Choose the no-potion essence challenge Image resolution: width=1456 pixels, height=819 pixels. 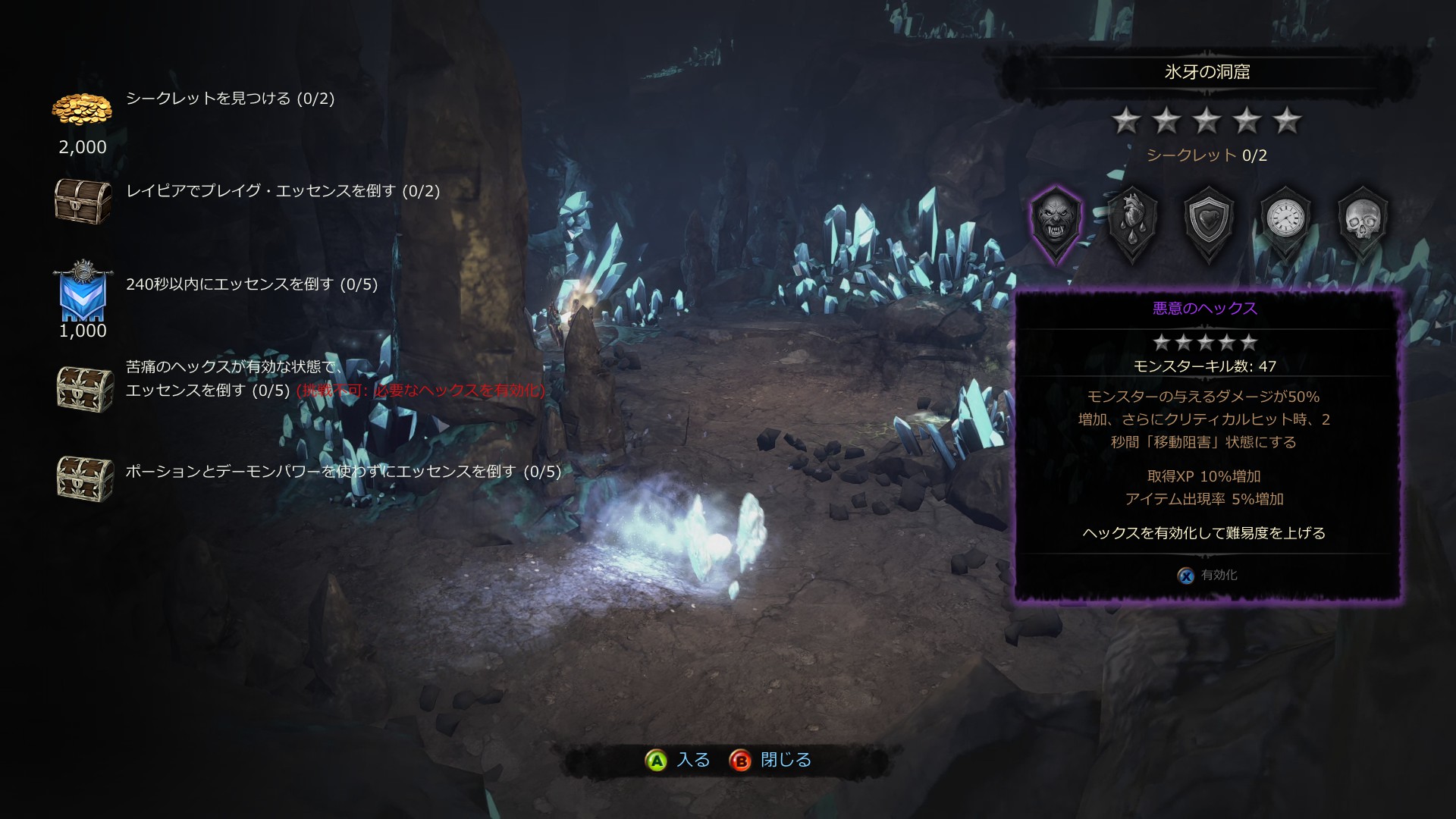pos(343,472)
